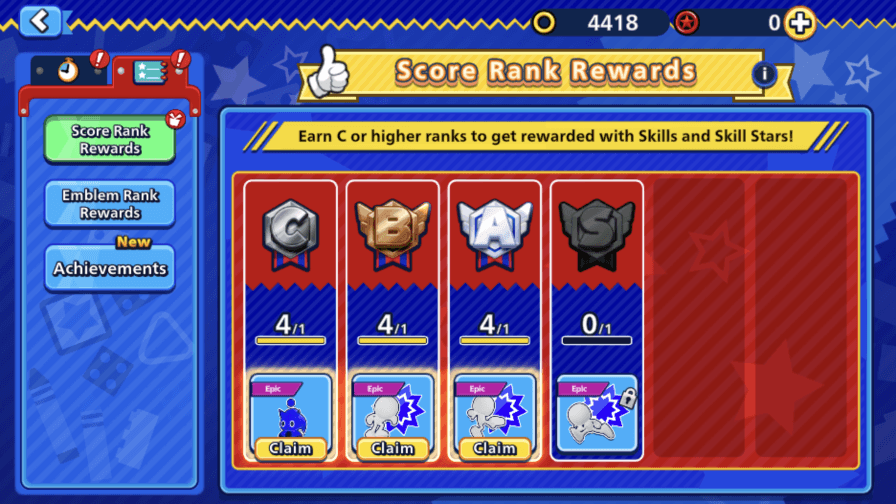Add red star rings with plus button
This screenshot has height=504, width=896.
pos(800,22)
